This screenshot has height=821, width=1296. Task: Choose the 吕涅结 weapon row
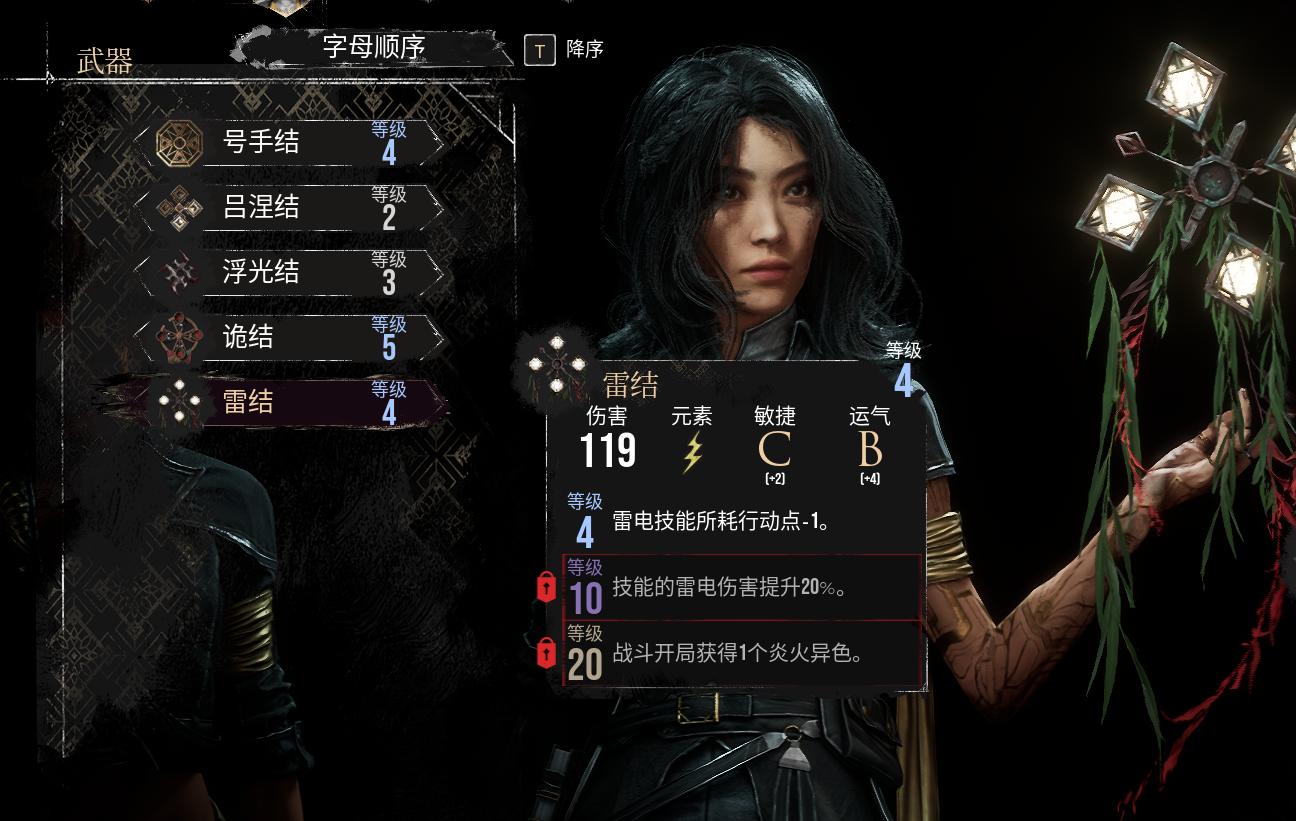pyautogui.click(x=290, y=208)
